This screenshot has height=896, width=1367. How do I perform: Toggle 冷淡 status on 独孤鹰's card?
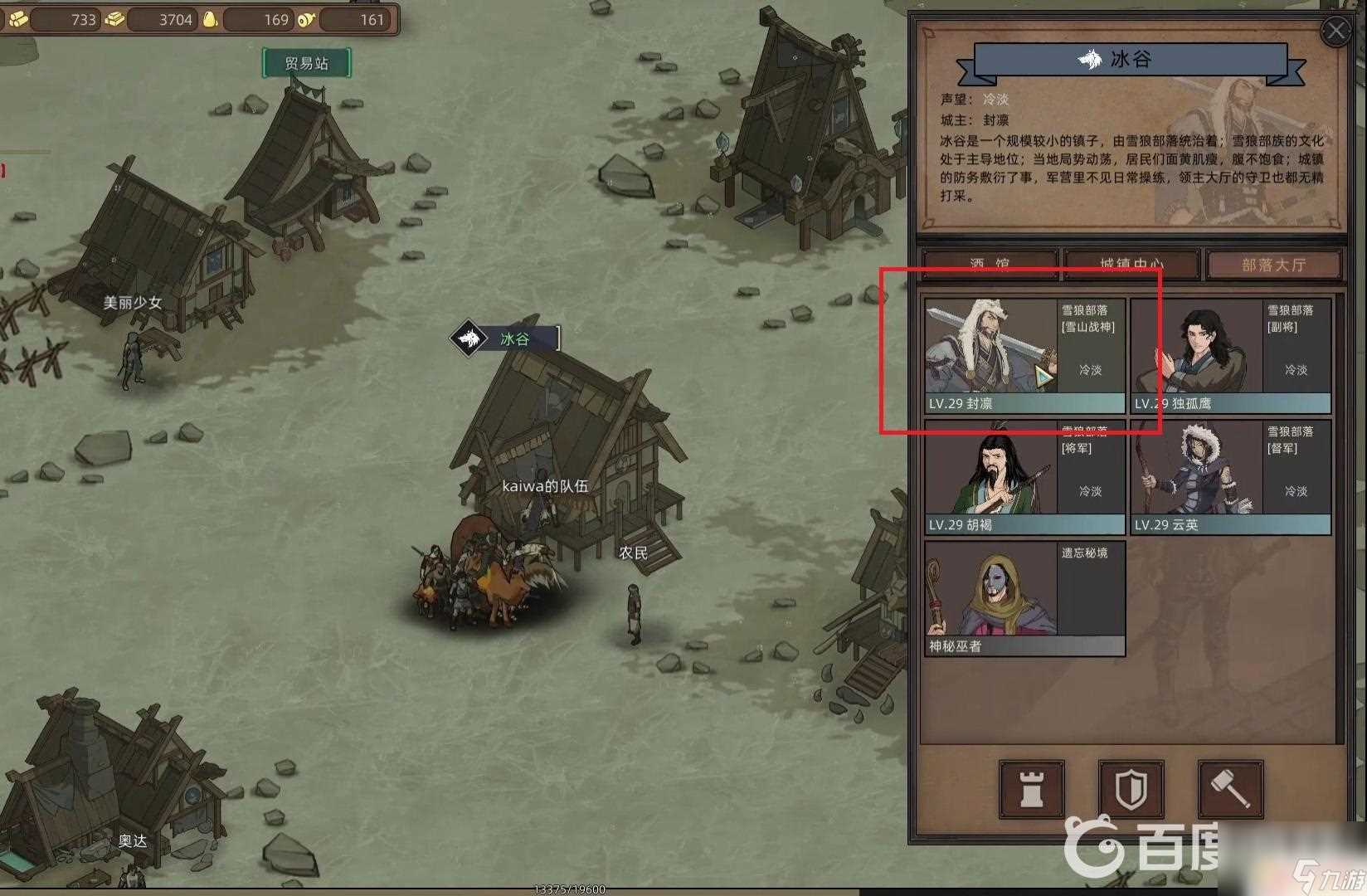(1296, 371)
